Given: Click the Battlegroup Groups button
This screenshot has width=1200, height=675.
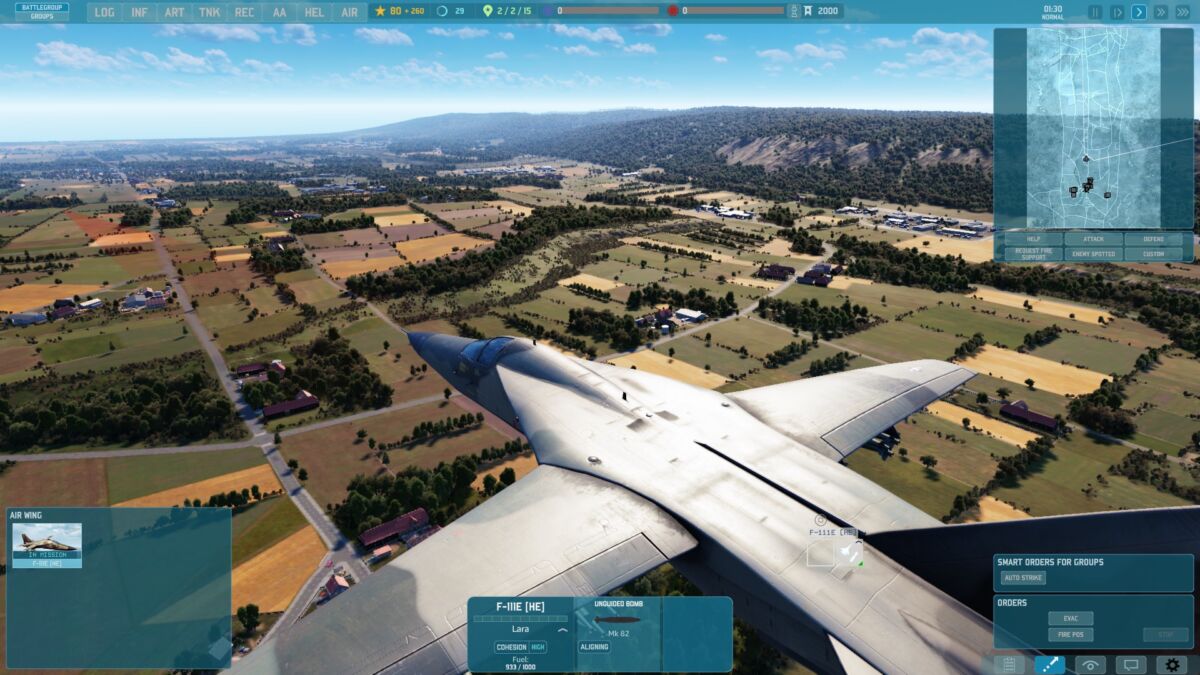Looking at the screenshot, I should pos(42,12).
